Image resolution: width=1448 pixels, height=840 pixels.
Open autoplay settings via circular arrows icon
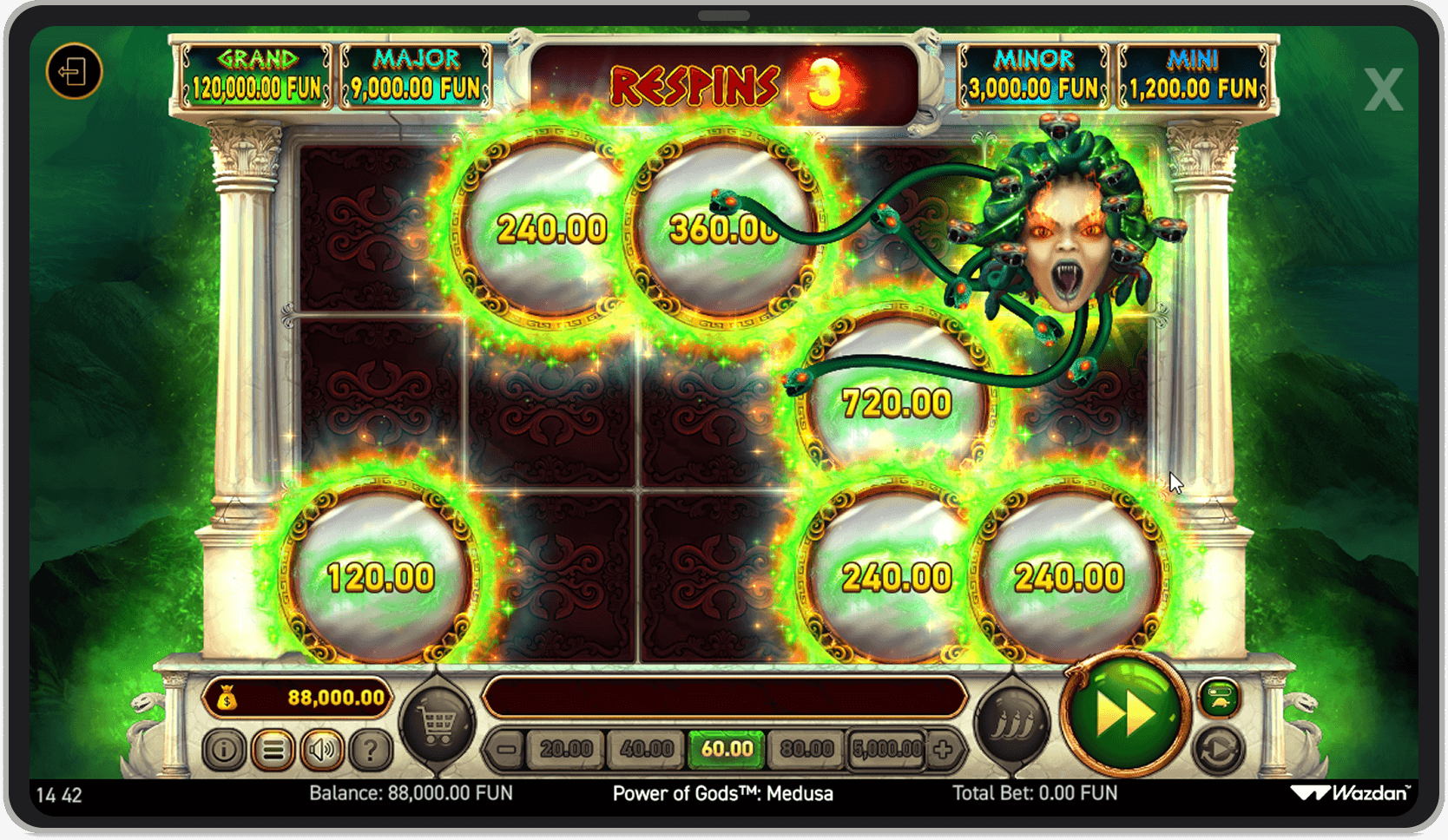1219,747
